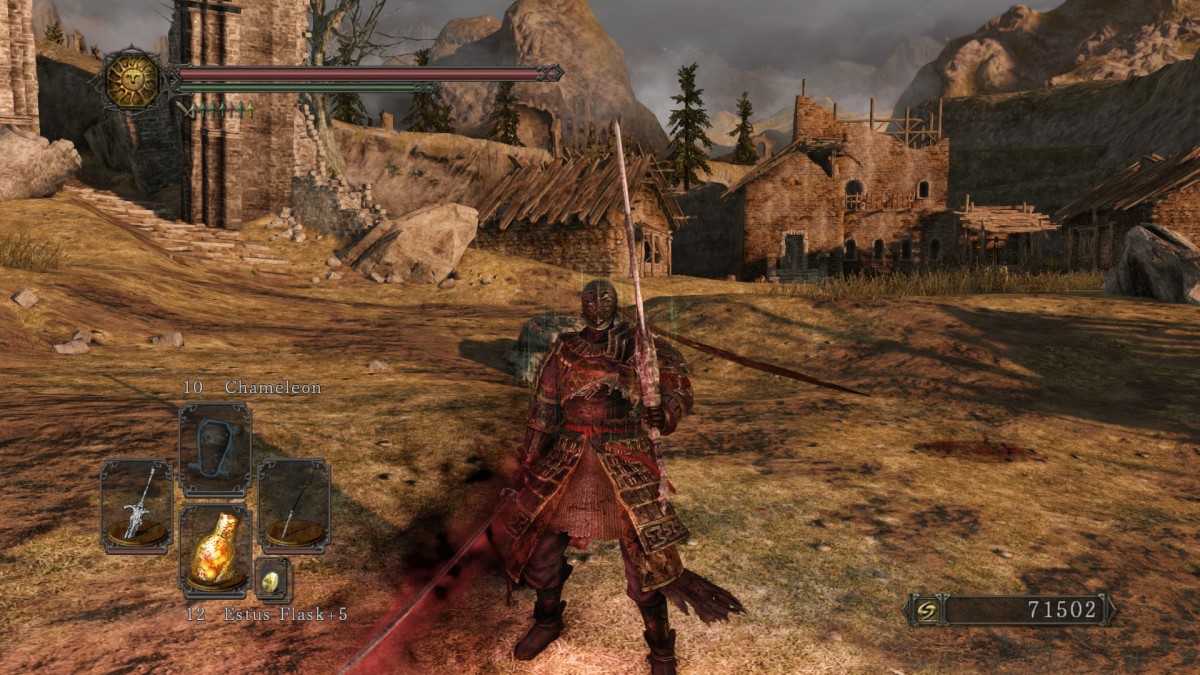Use the Estus Flask+5 slot
Viewport: 1200px width, 675px height.
point(215,551)
